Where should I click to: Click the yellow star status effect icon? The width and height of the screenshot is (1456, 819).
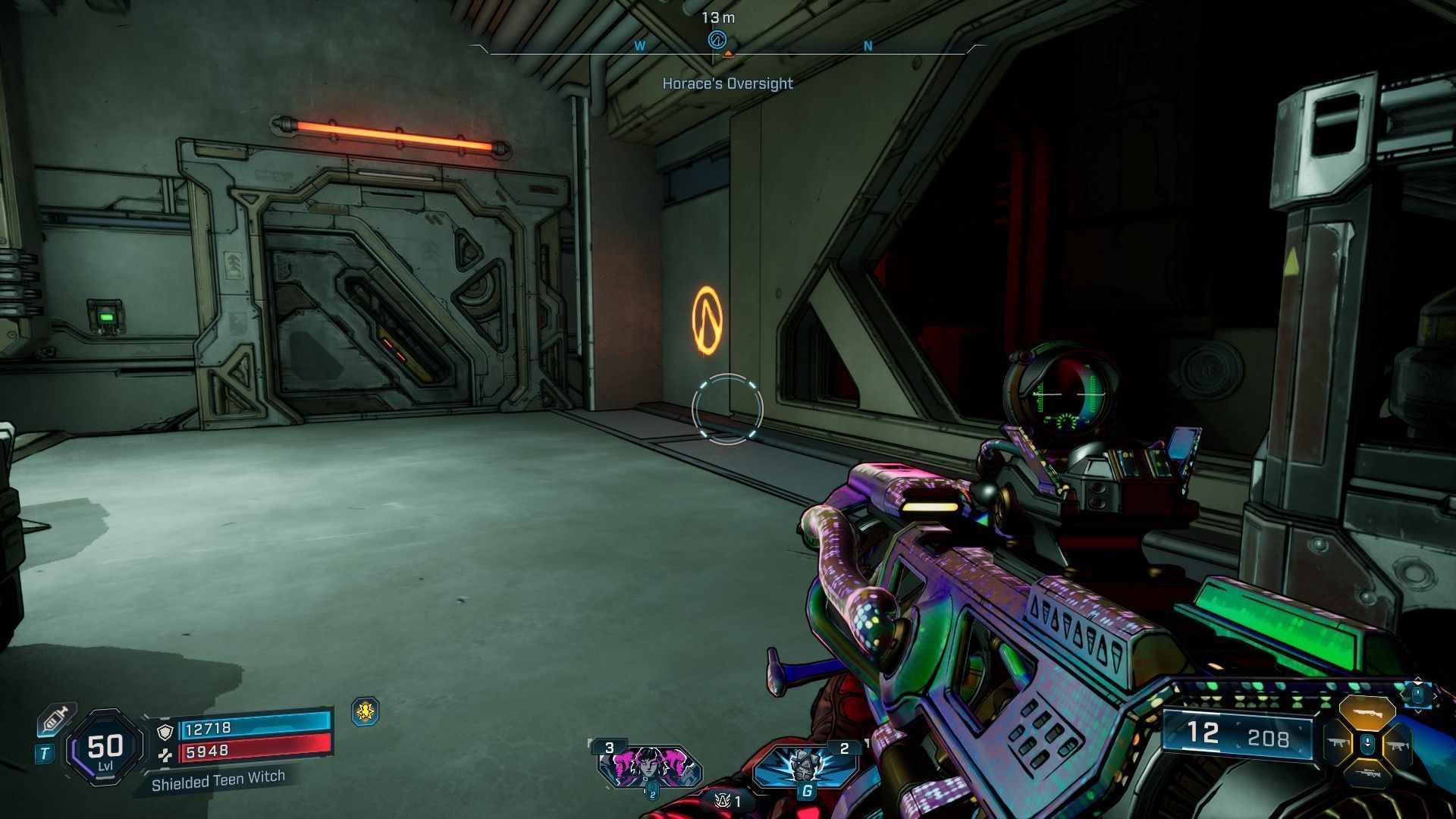[x=366, y=711]
